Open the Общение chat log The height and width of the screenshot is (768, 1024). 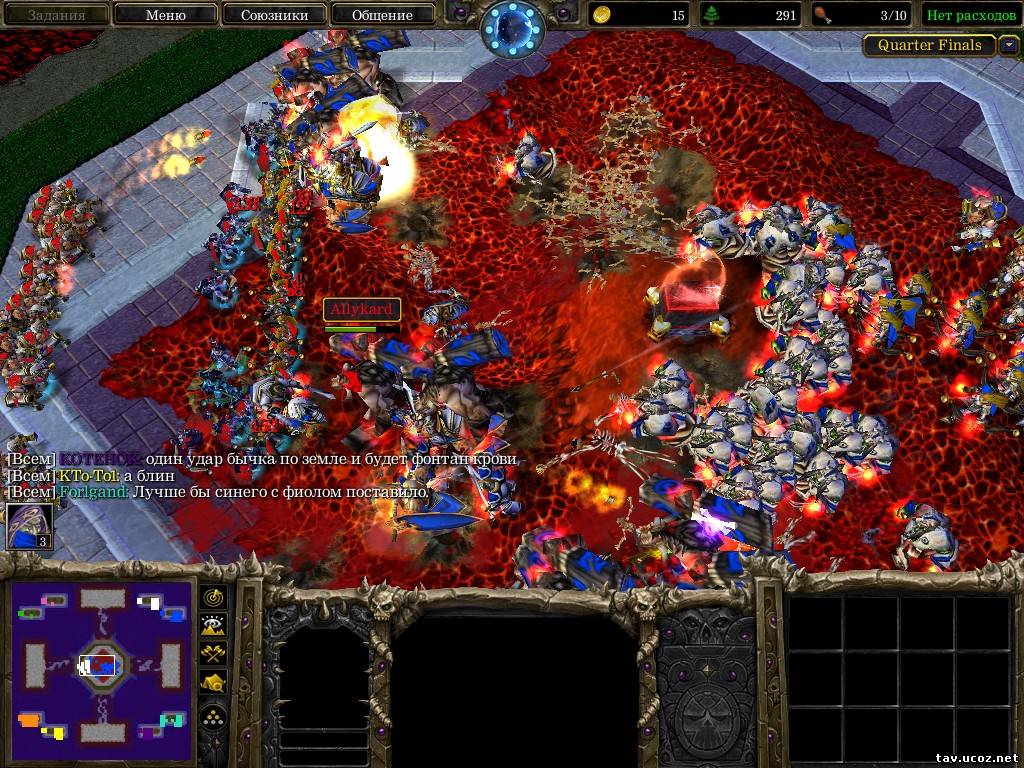[382, 15]
